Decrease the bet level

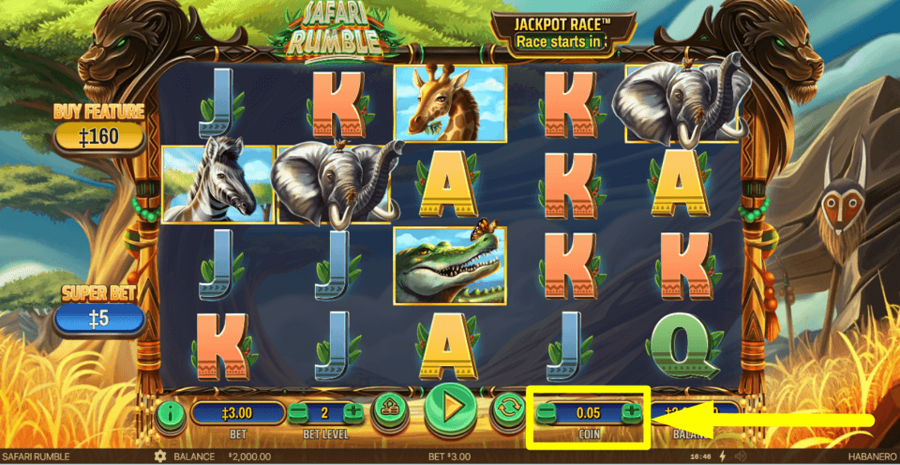(x=298, y=411)
